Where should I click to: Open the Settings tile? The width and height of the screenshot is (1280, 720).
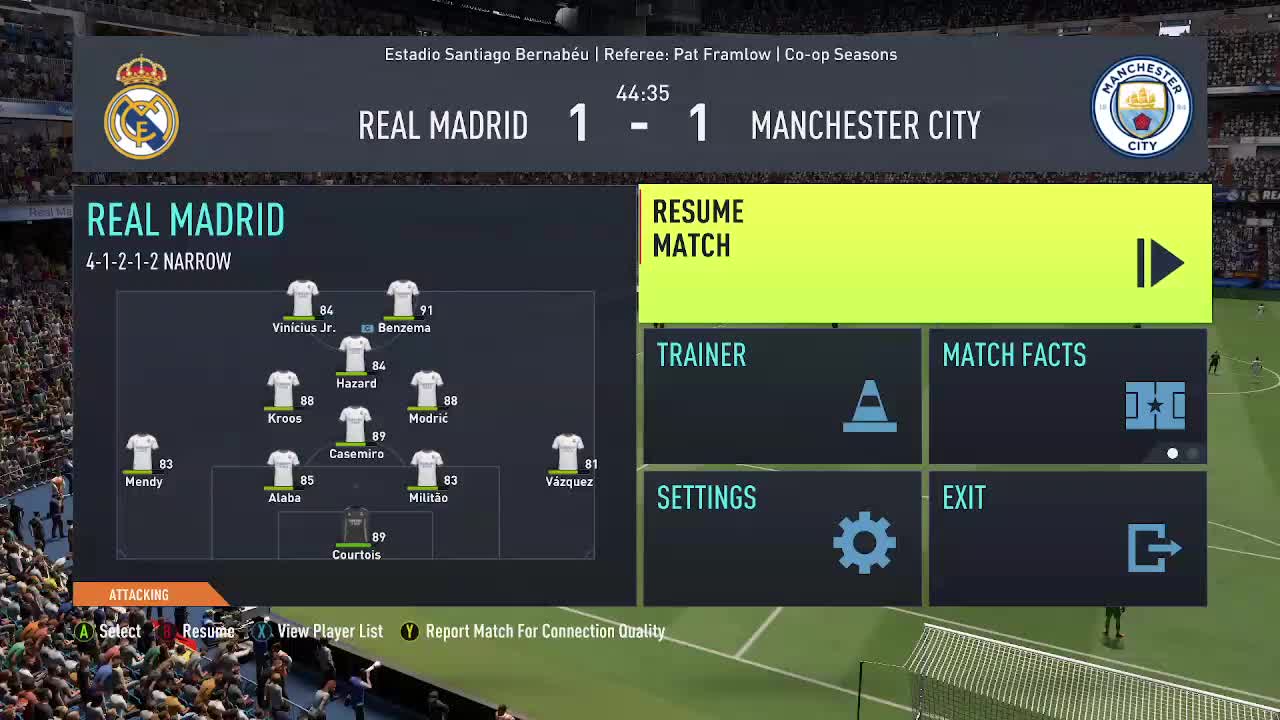tap(781, 538)
